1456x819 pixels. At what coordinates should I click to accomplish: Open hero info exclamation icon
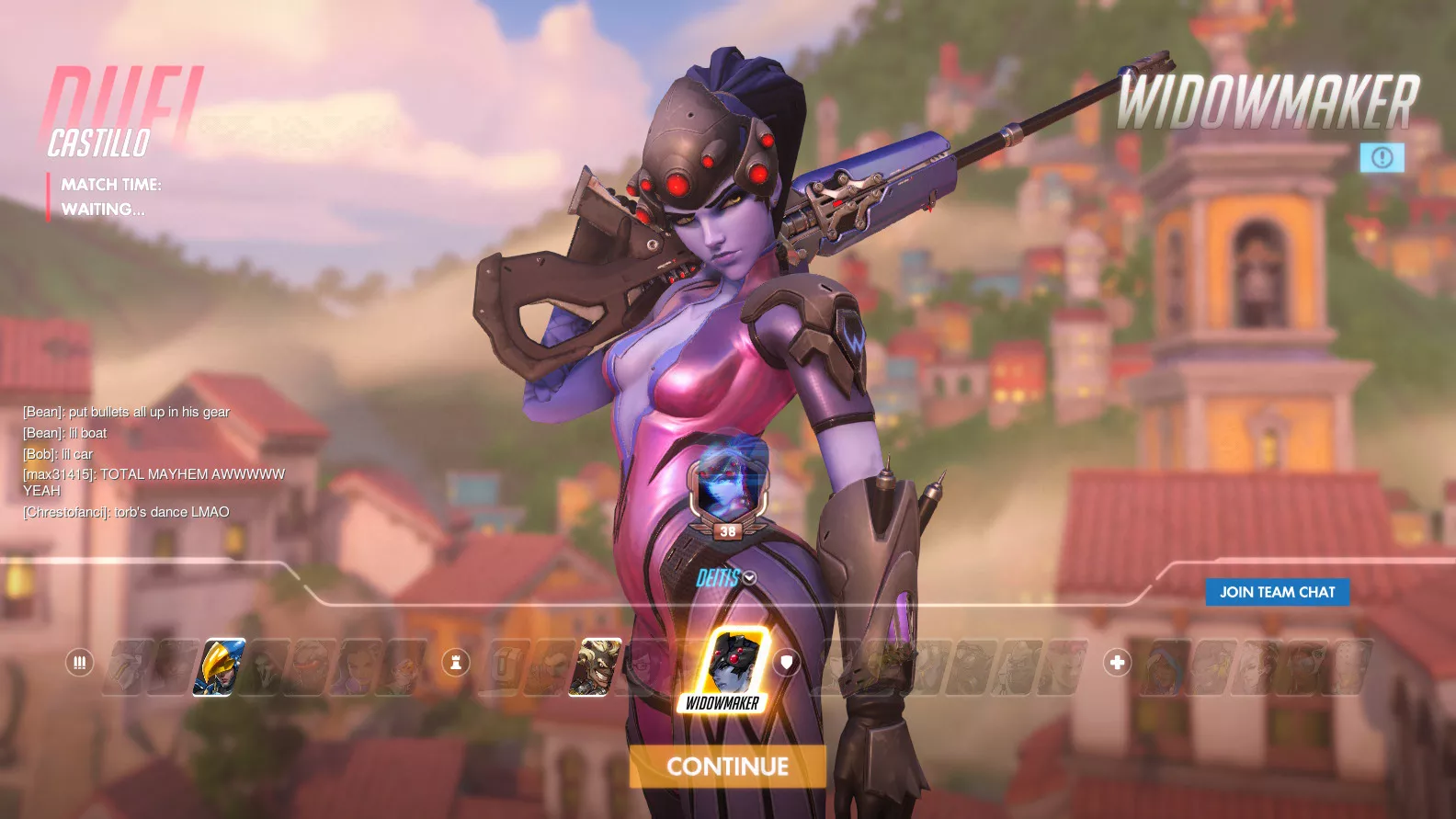1382,157
